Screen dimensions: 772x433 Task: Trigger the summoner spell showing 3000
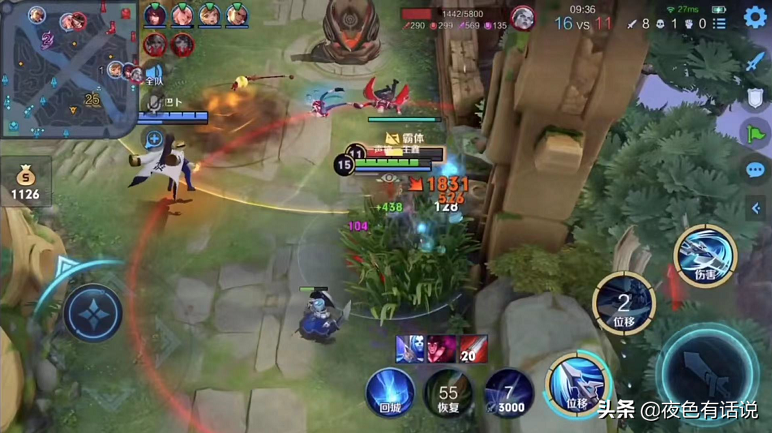click(507, 392)
